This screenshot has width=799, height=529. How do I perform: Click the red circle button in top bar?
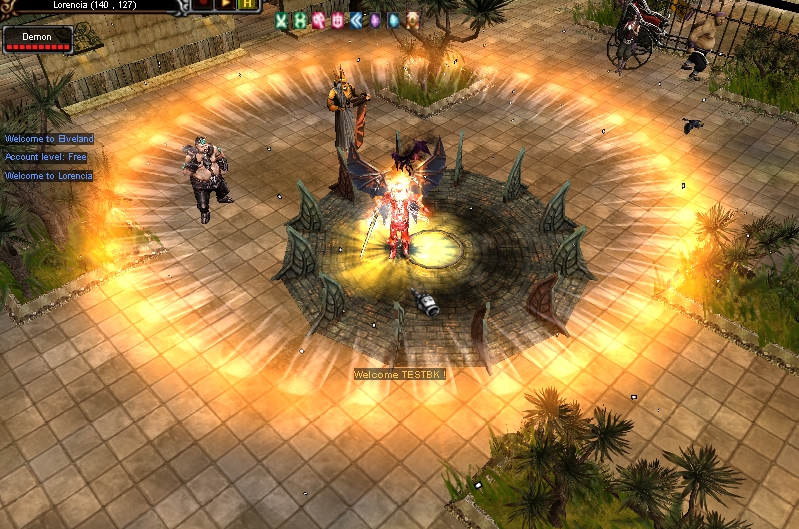click(204, 5)
